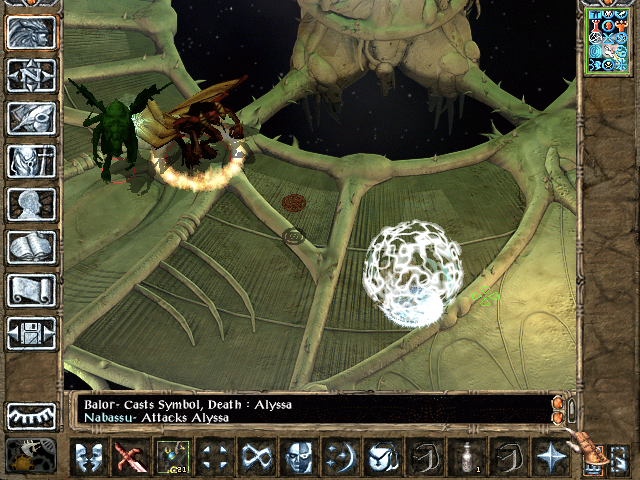Screen dimensions: 640x480
Task: Click the face mask action button
Action: click(x=298, y=457)
